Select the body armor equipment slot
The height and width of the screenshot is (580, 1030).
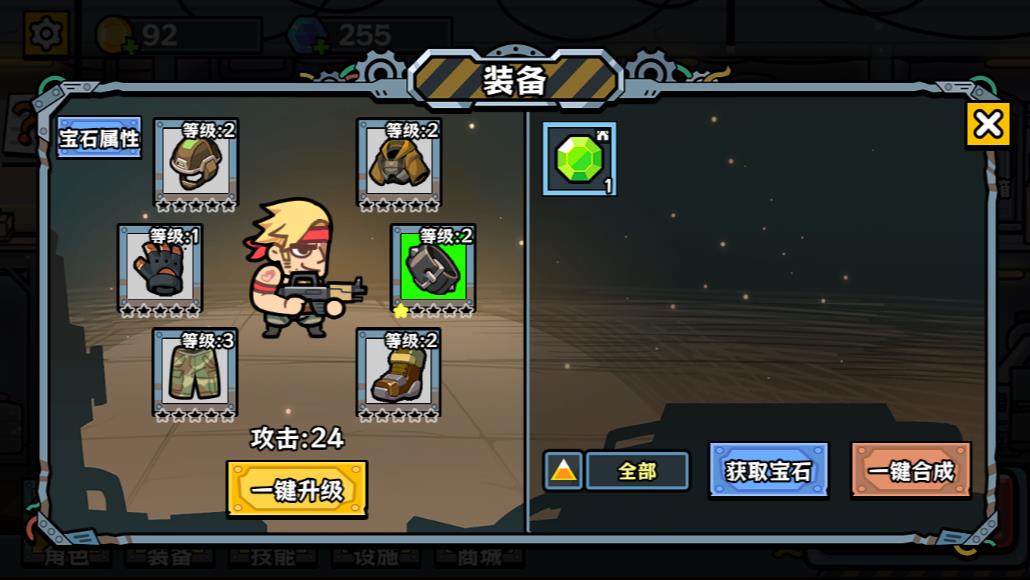(399, 161)
